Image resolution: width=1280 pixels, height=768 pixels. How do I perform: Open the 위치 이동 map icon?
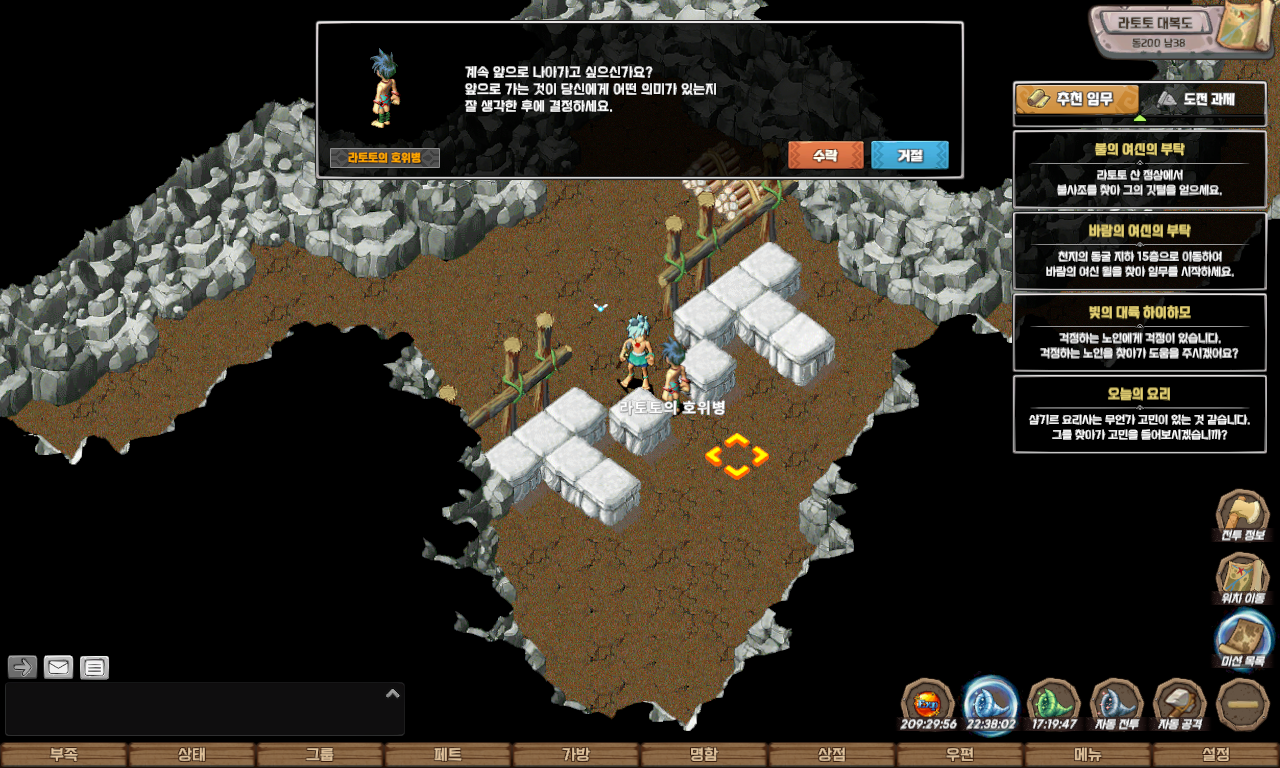point(1242,578)
